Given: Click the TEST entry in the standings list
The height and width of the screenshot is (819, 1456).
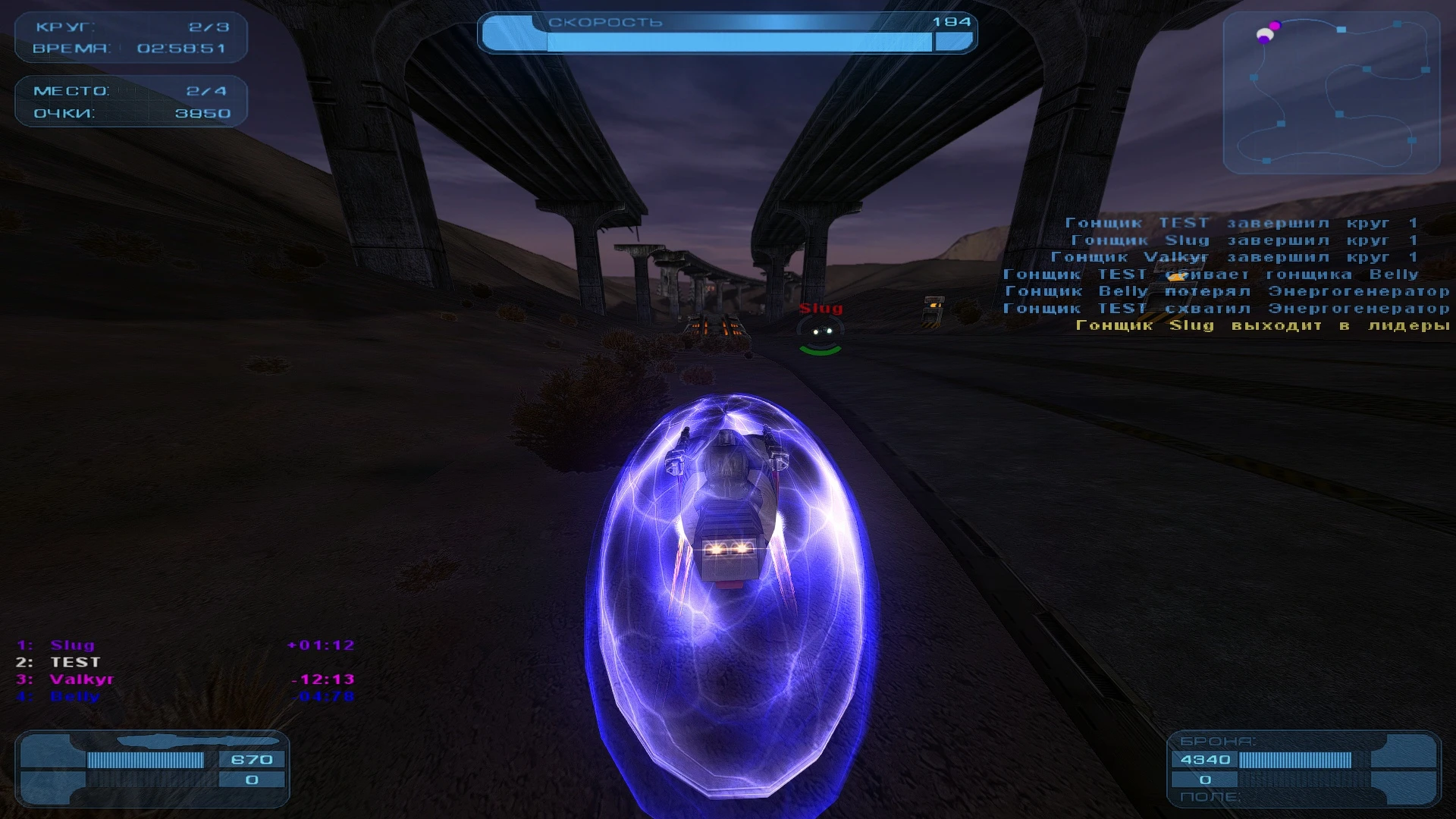Looking at the screenshot, I should coord(74,662).
